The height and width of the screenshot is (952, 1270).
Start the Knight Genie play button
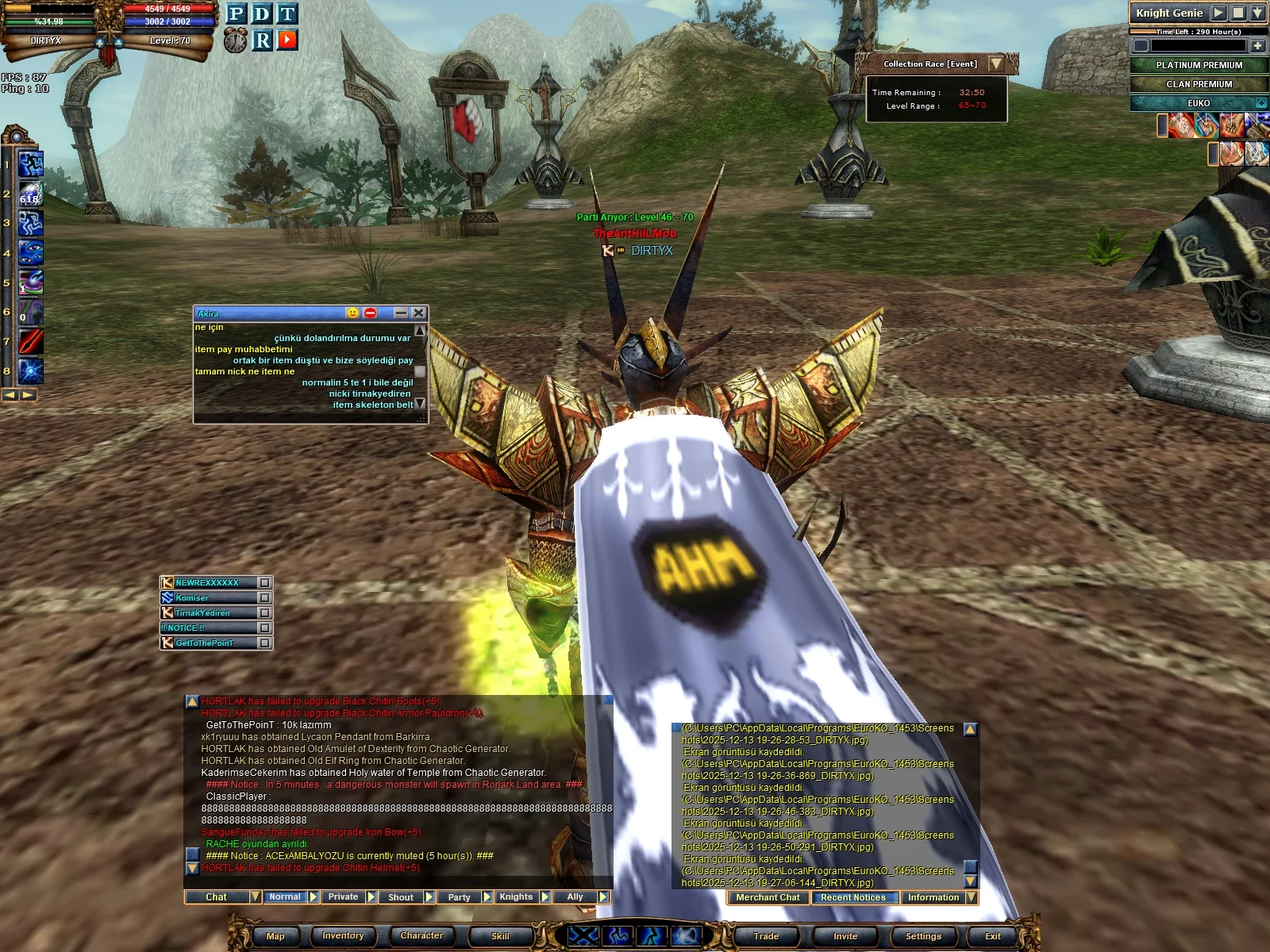(1218, 13)
